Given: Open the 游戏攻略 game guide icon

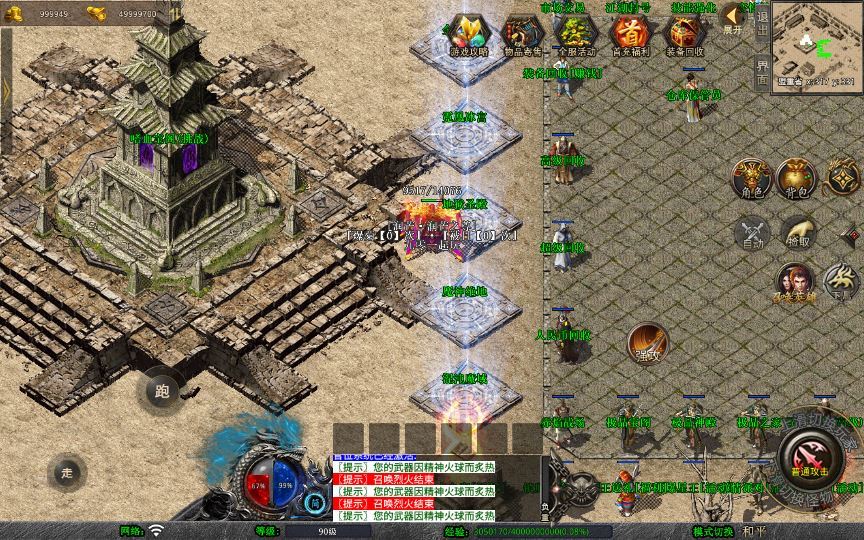Looking at the screenshot, I should pyautogui.click(x=469, y=33).
